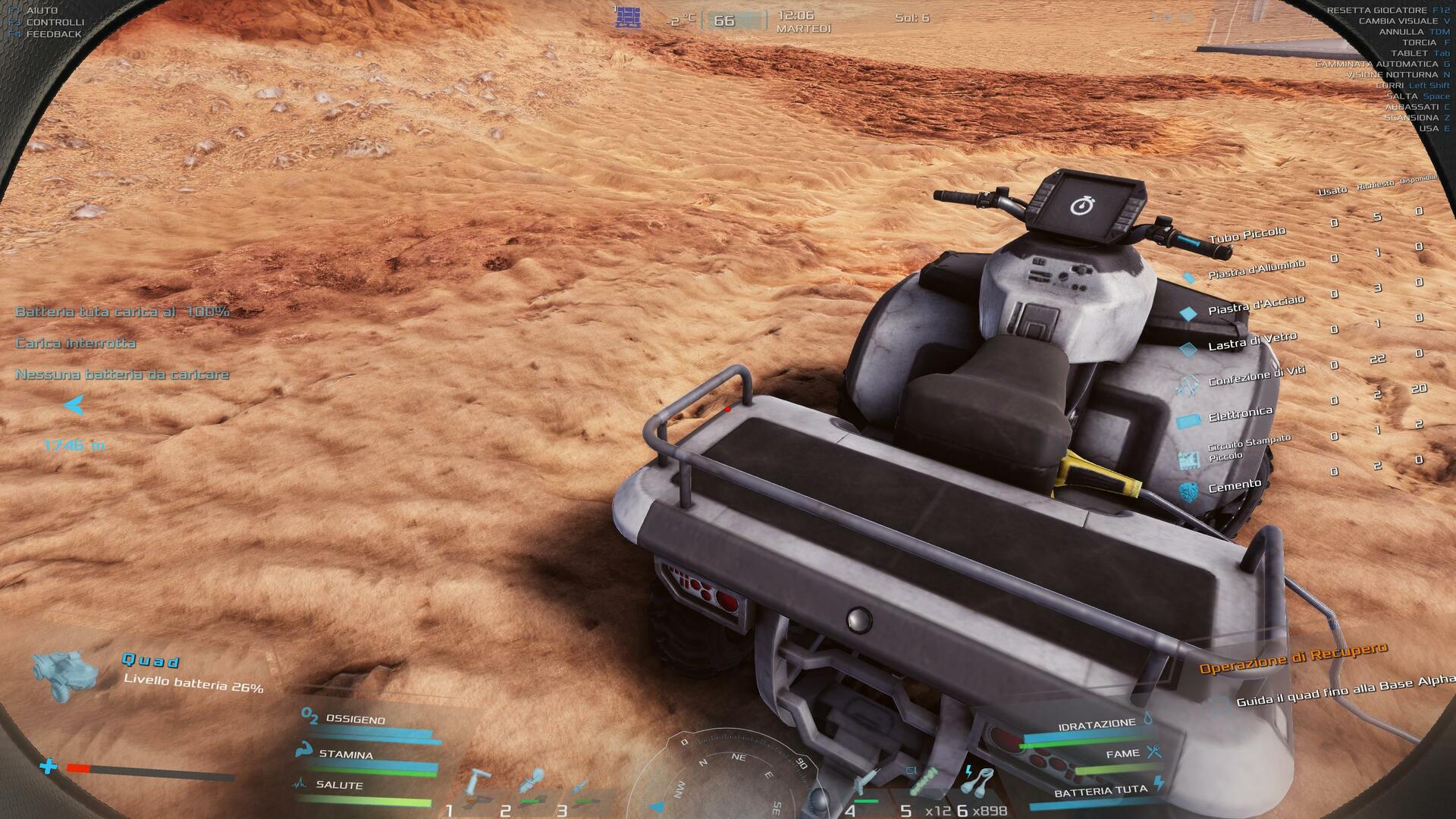Click the Cemento material icon
Screen dimensions: 1456x819
(1189, 491)
